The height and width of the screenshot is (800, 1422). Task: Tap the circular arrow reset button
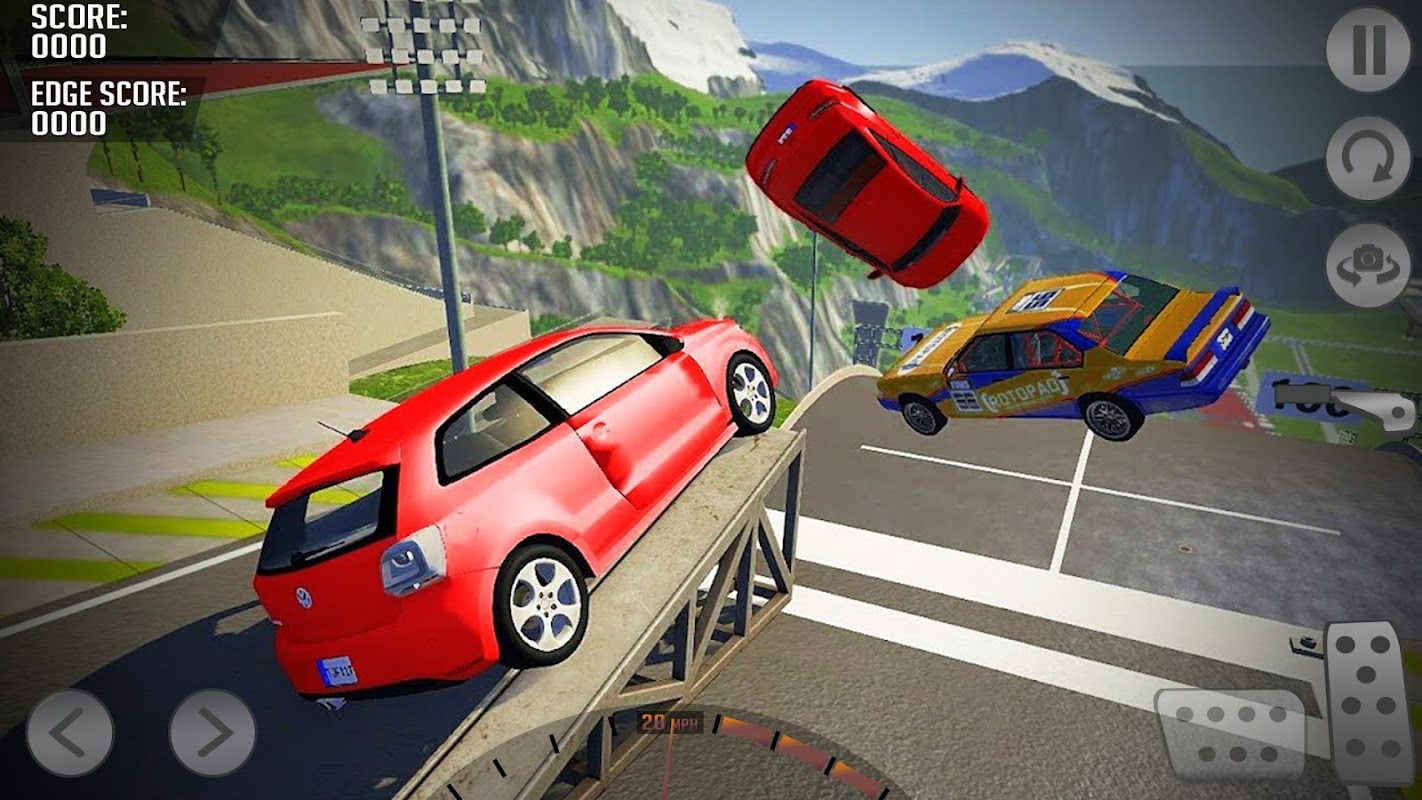click(x=1367, y=158)
